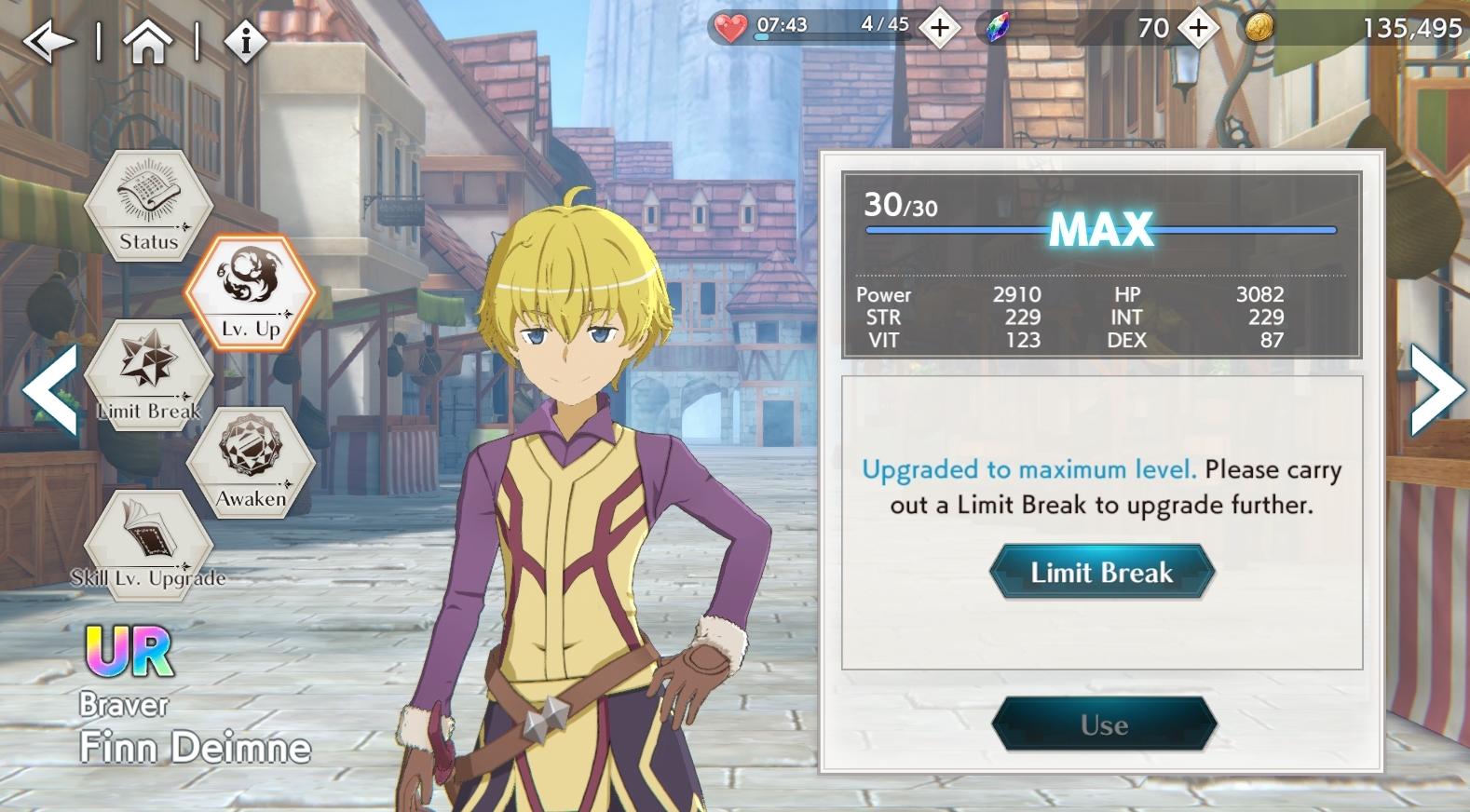Open the info icon
Image resolution: width=1470 pixels, height=812 pixels.
click(x=246, y=42)
